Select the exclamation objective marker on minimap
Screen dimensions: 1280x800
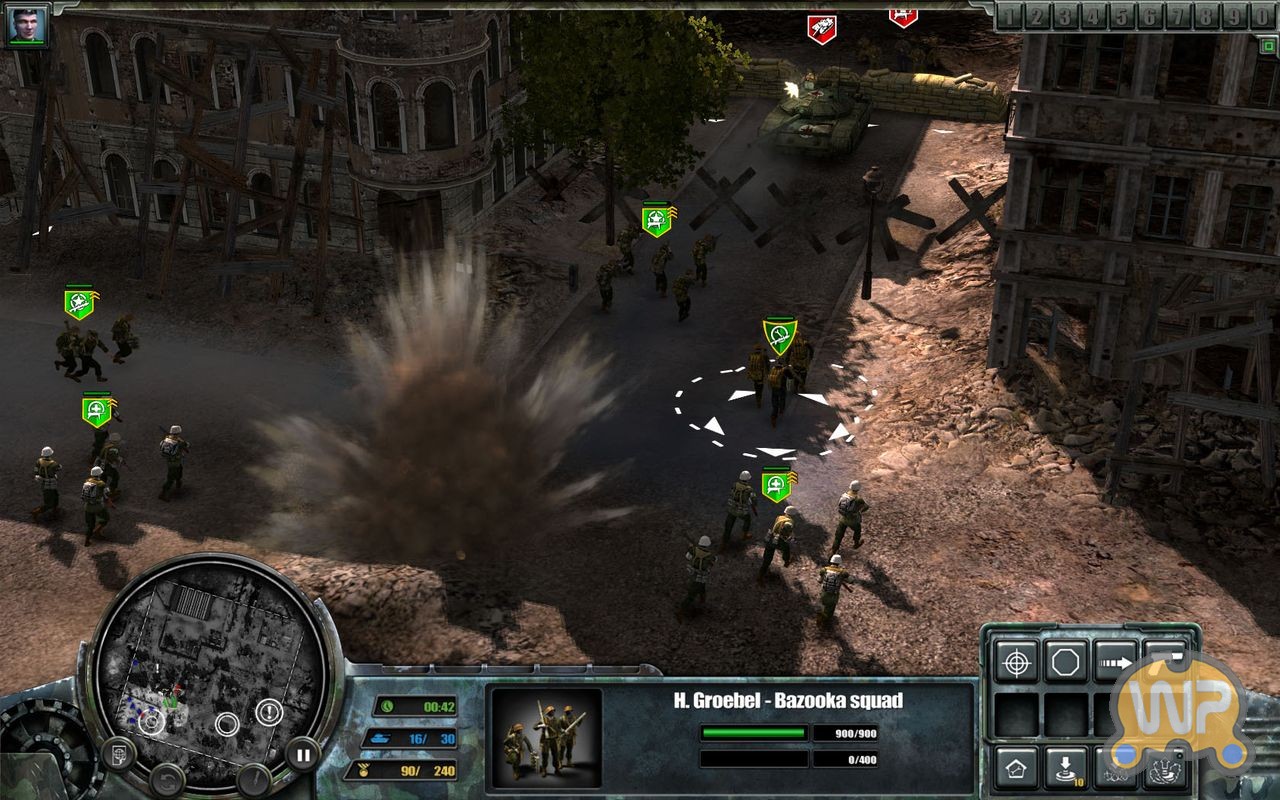pyautogui.click(x=268, y=712)
